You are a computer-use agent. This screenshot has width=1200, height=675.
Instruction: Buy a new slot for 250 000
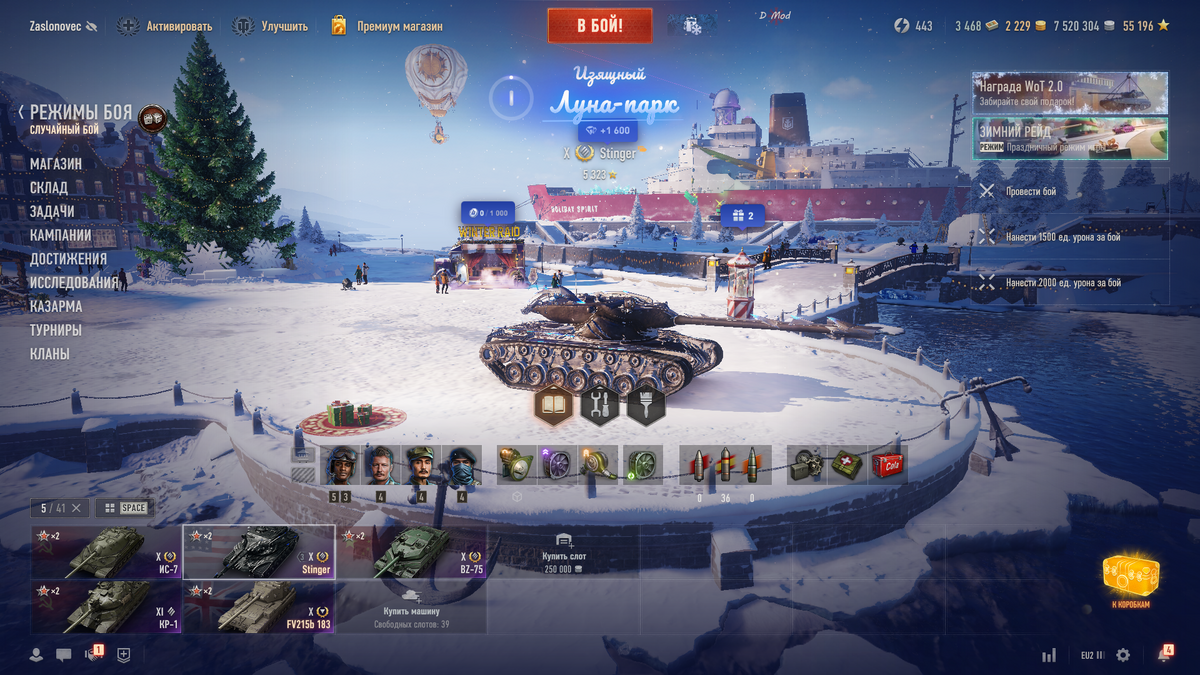click(563, 552)
